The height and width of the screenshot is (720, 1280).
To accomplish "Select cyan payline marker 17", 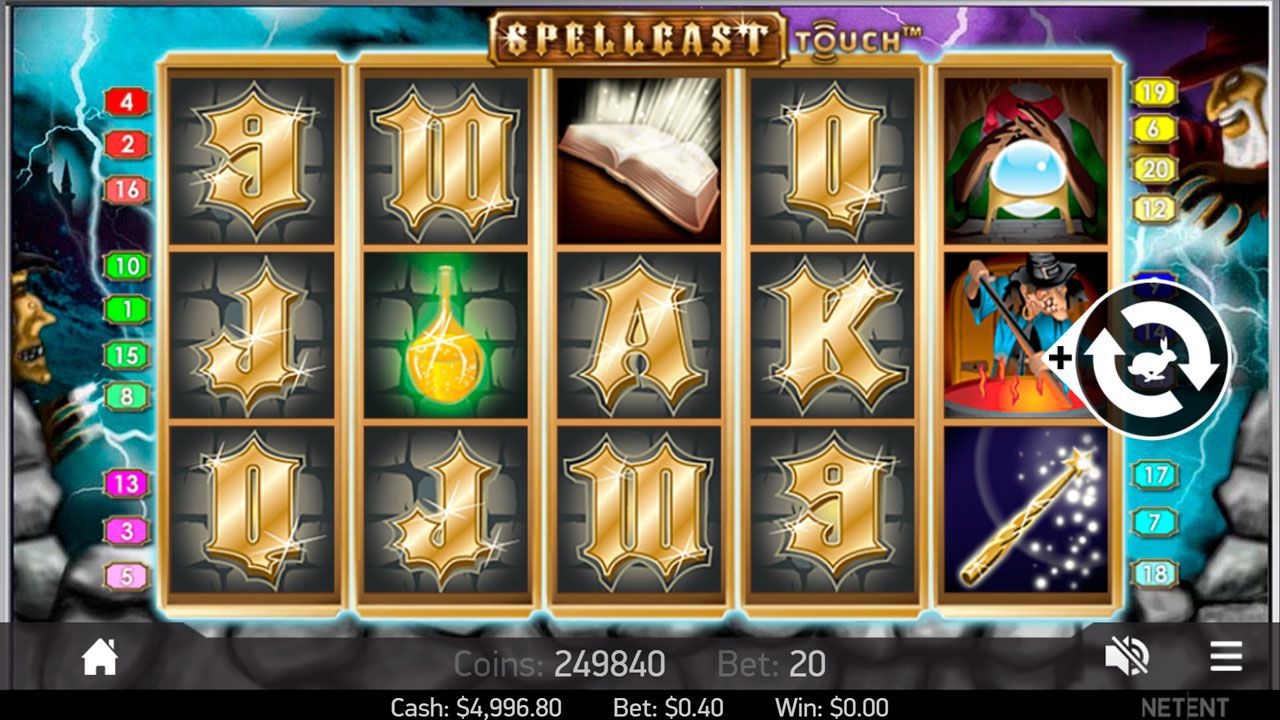I will (x=1154, y=474).
